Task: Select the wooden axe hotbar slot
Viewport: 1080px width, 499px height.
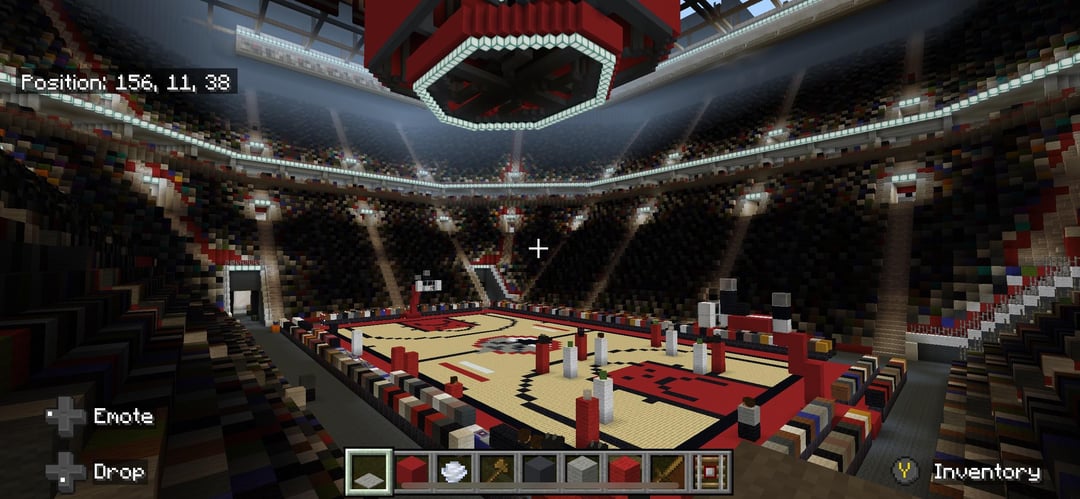Action: click(x=497, y=472)
